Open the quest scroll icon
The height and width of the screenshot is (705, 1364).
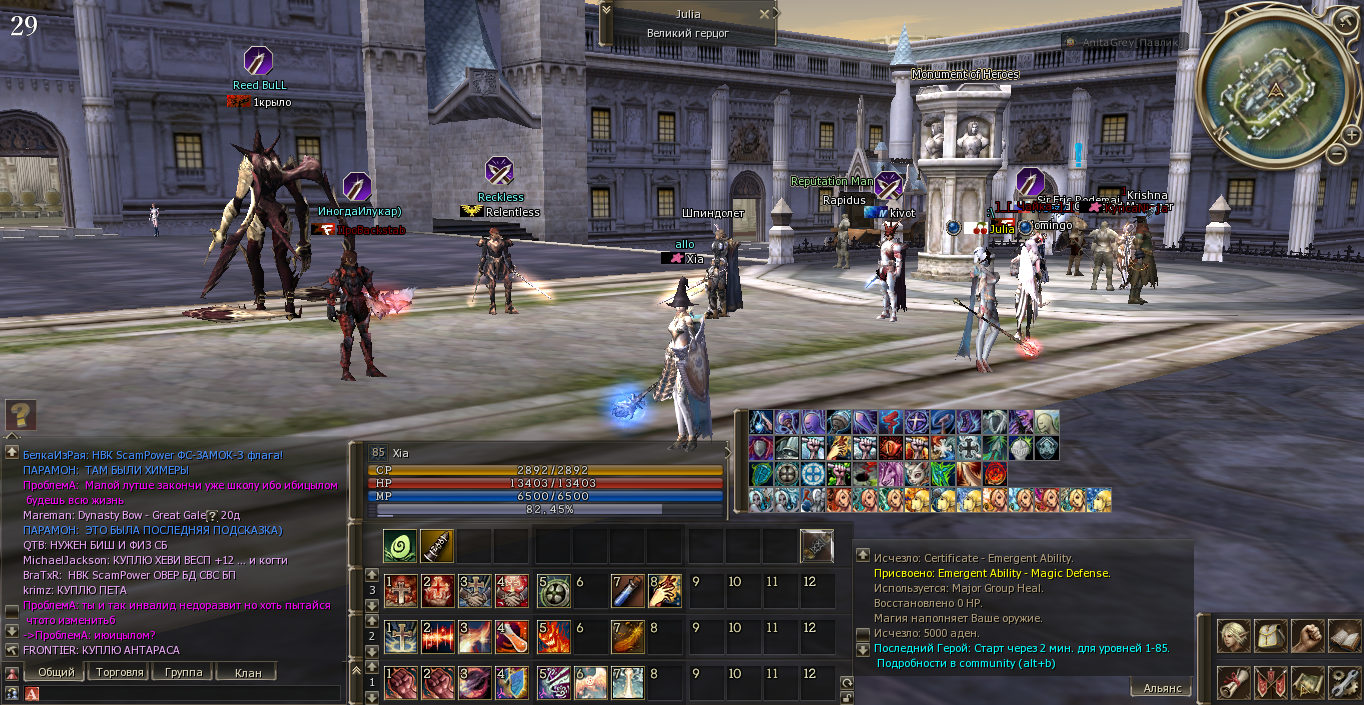(1233, 682)
